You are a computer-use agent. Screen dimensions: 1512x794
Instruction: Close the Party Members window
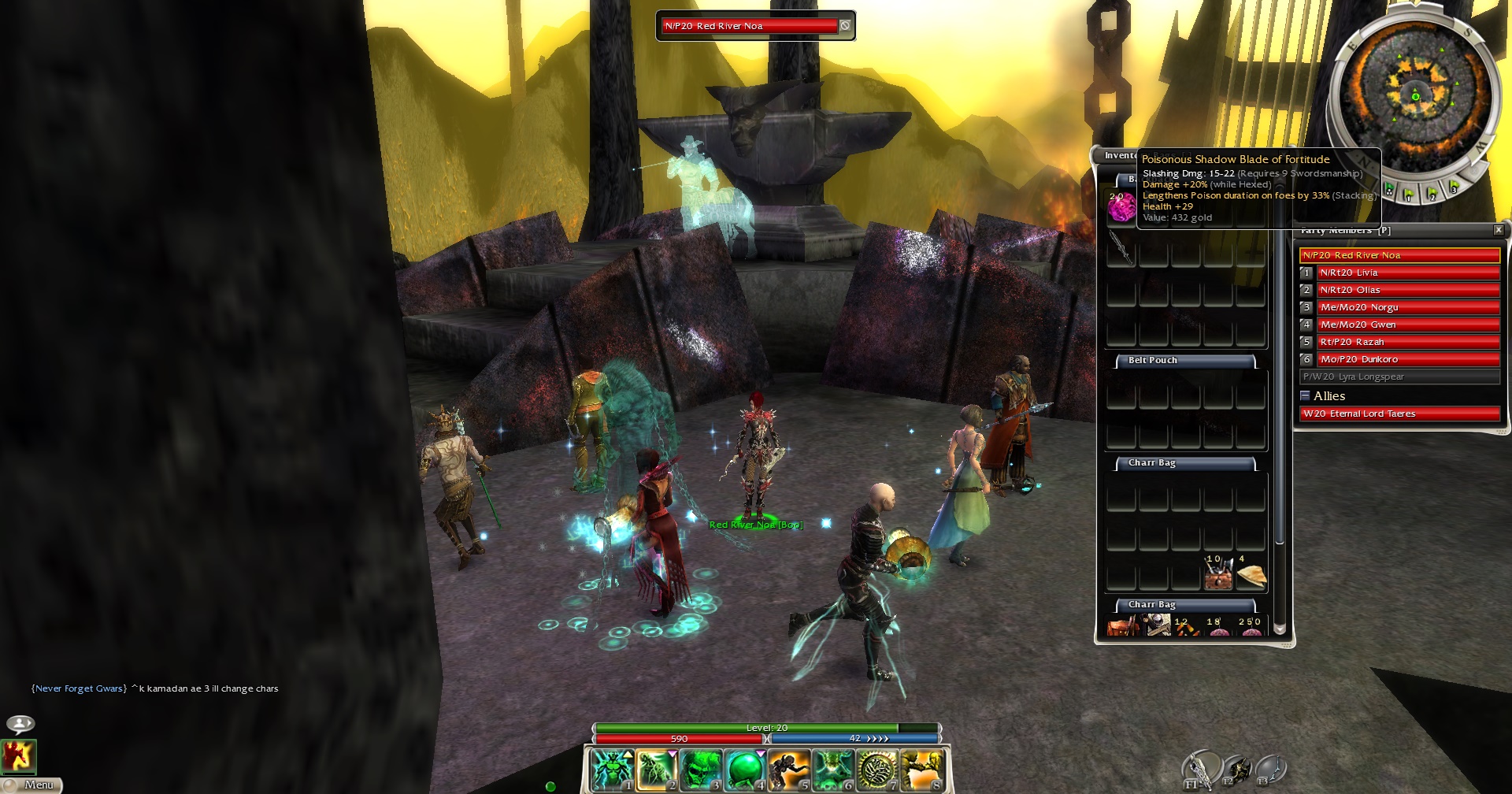tap(1499, 230)
